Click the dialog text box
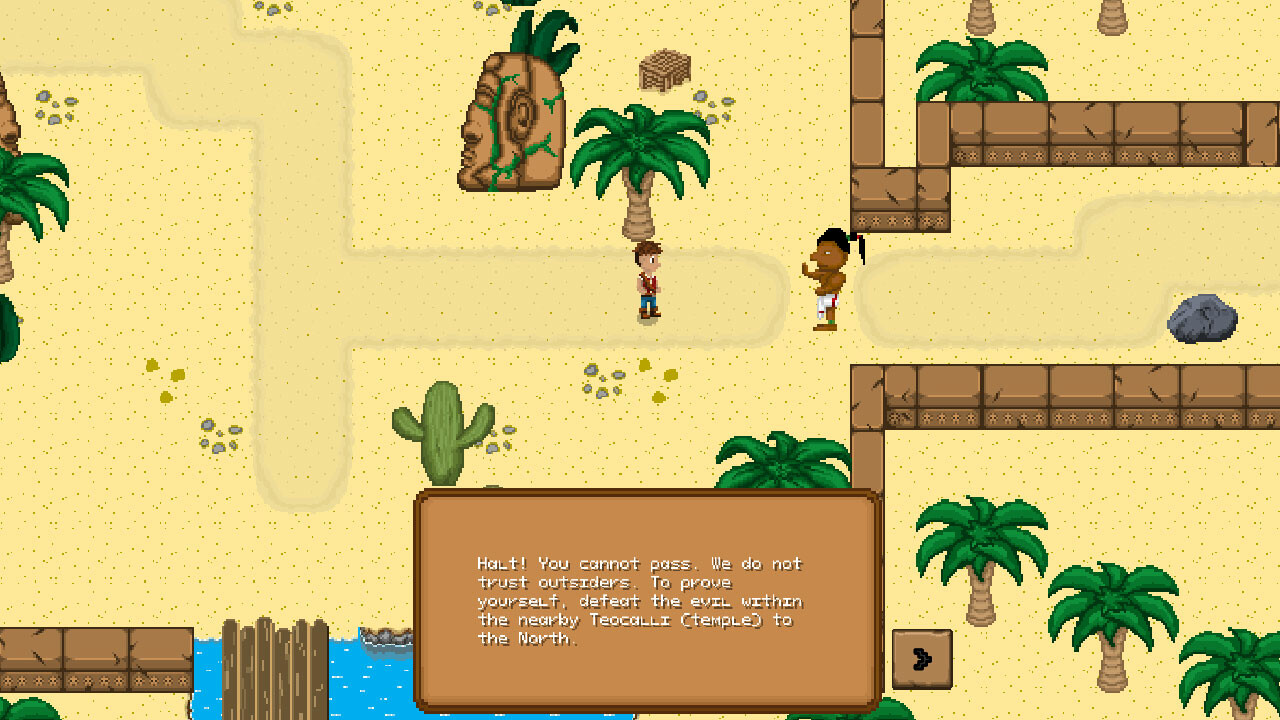The height and width of the screenshot is (720, 1280). (640, 600)
